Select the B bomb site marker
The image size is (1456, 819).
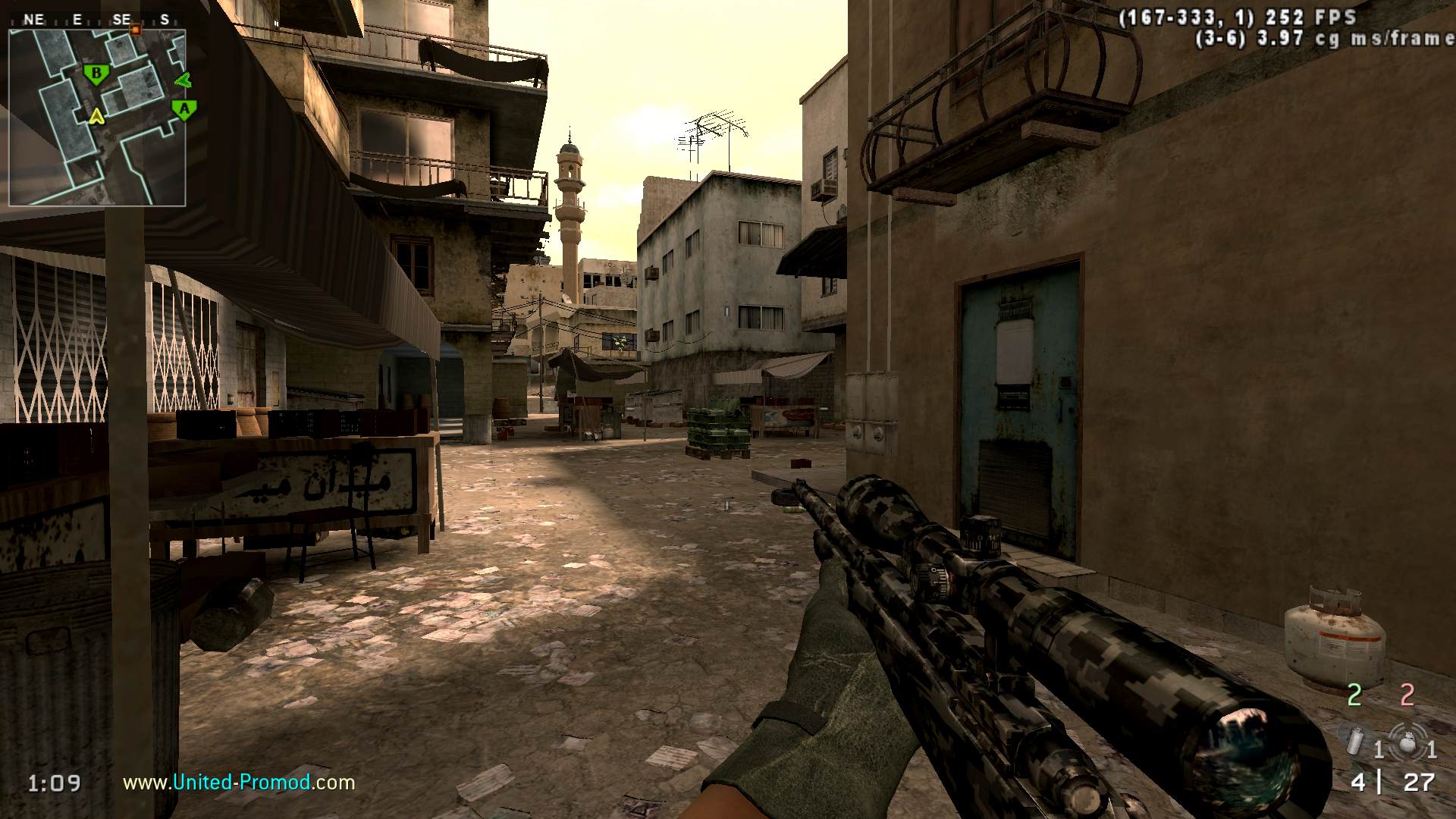click(96, 74)
